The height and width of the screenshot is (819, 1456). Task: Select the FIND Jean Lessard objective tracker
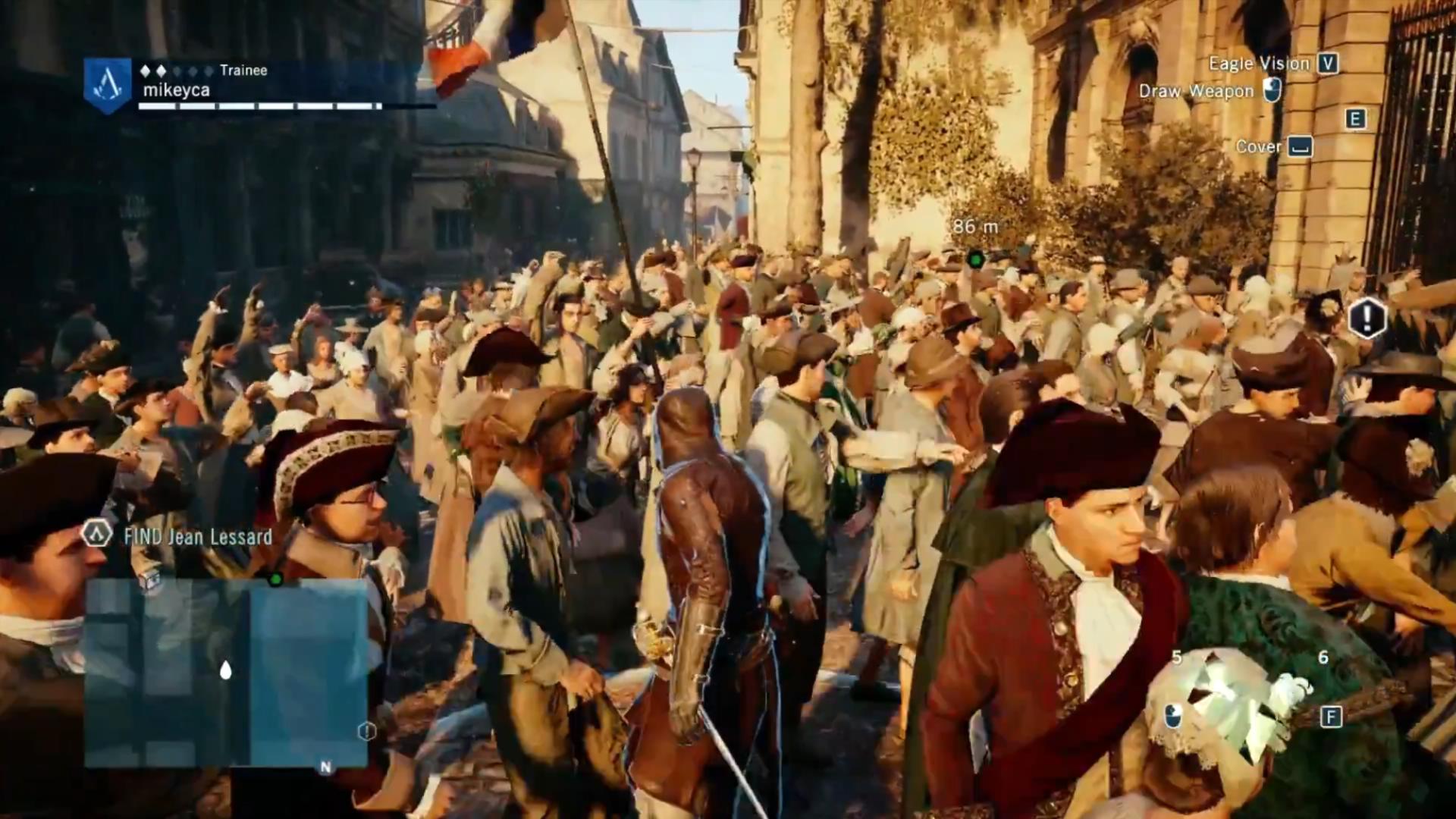197,536
